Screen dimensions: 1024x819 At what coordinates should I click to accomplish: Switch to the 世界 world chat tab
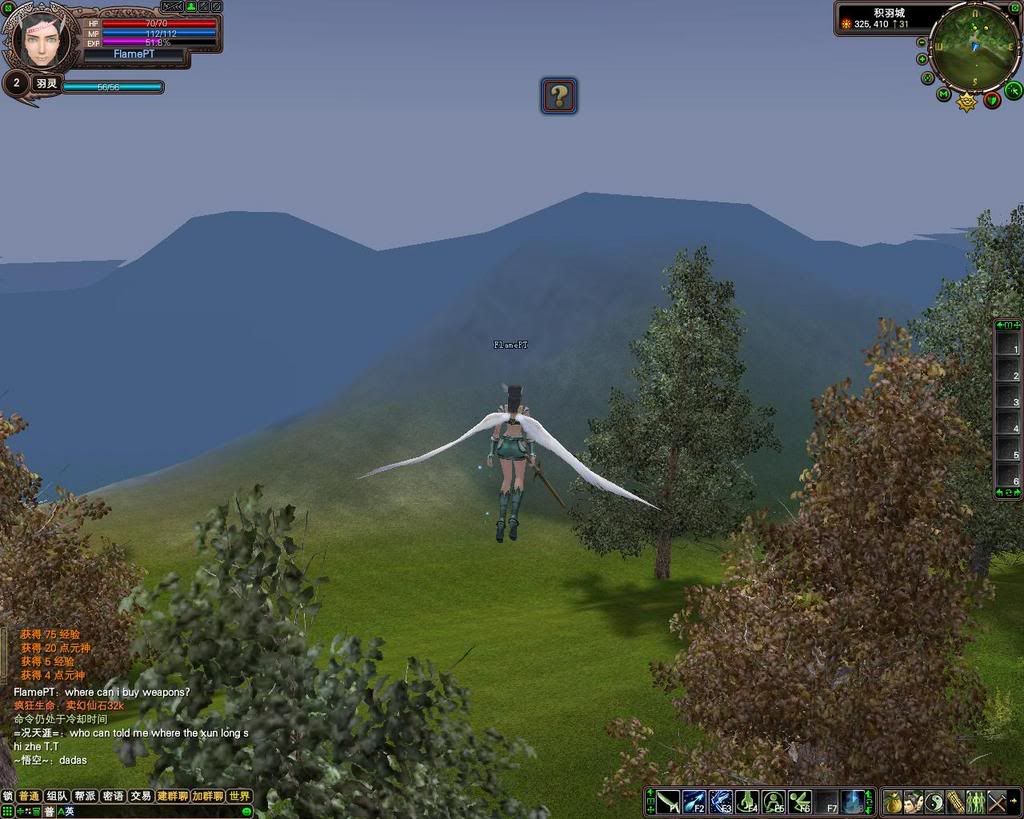pos(240,796)
